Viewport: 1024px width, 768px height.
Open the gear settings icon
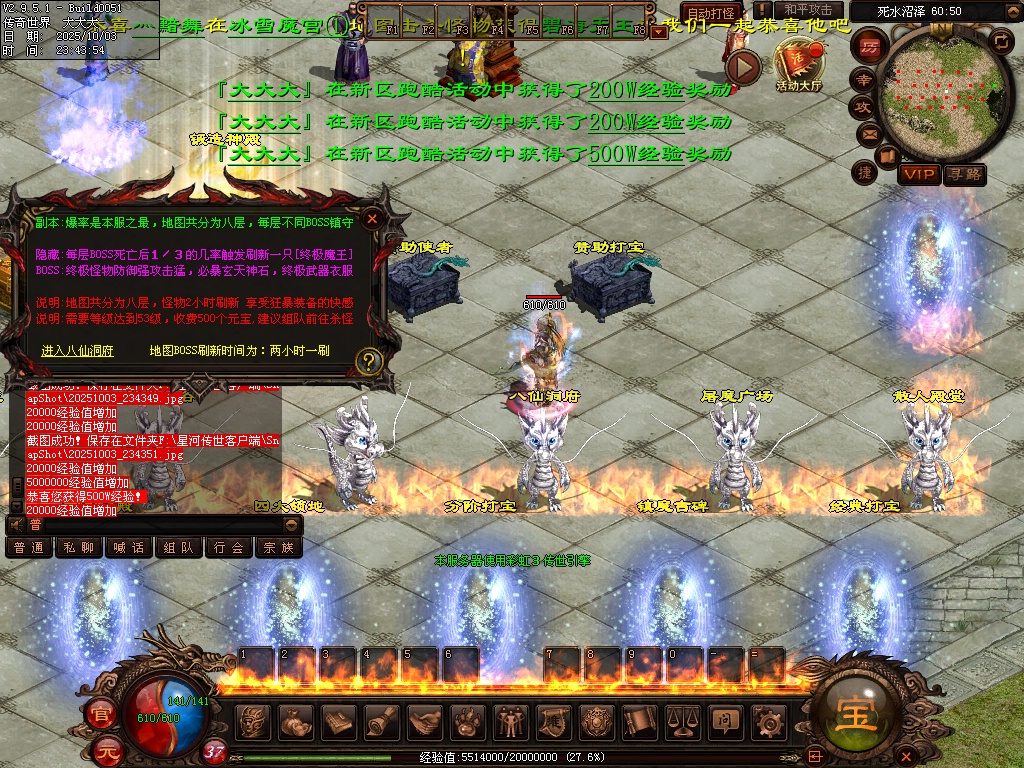768,720
